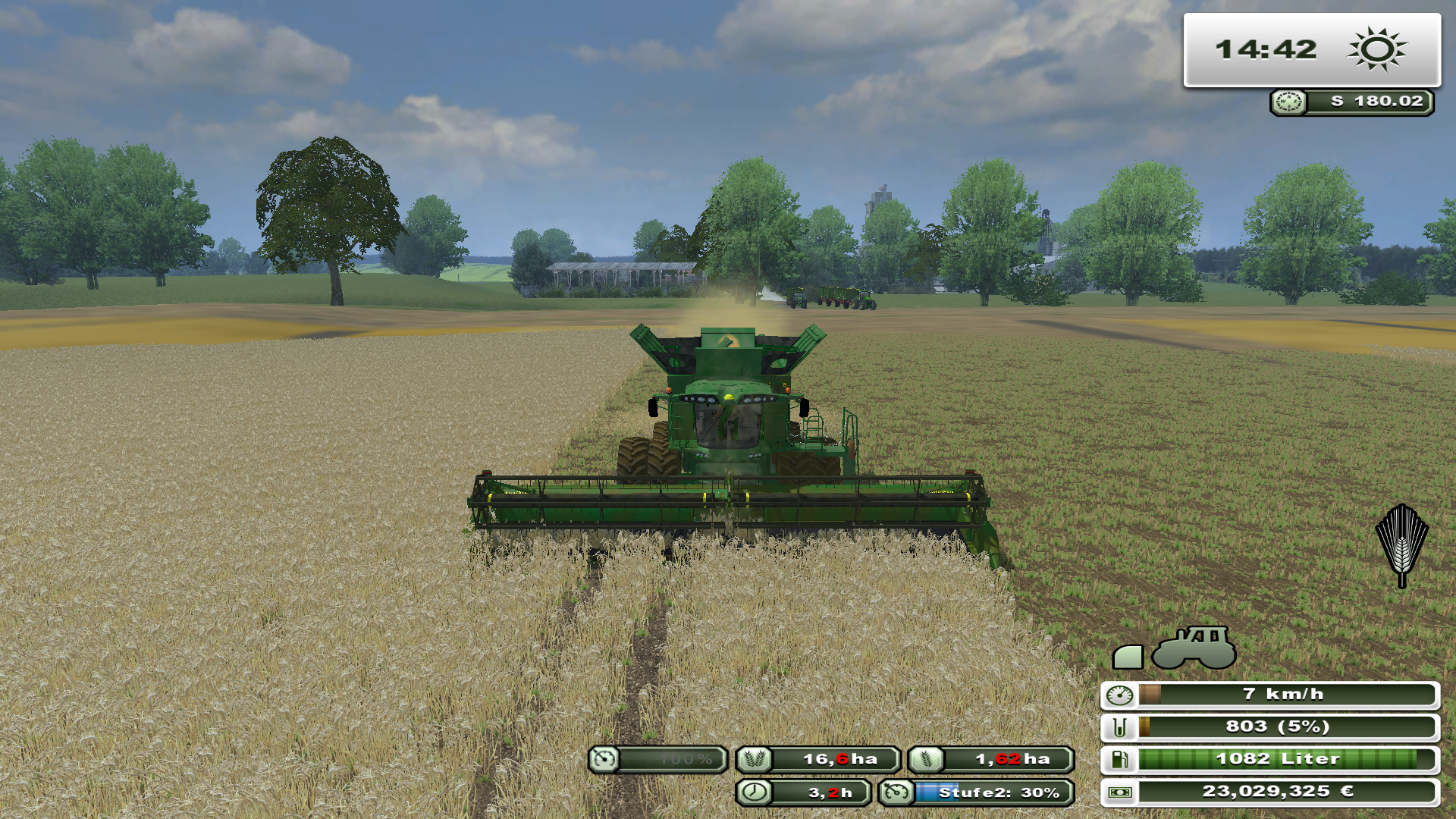Click the sun weather icon
Viewport: 1456px width, 819px height.
(1376, 50)
